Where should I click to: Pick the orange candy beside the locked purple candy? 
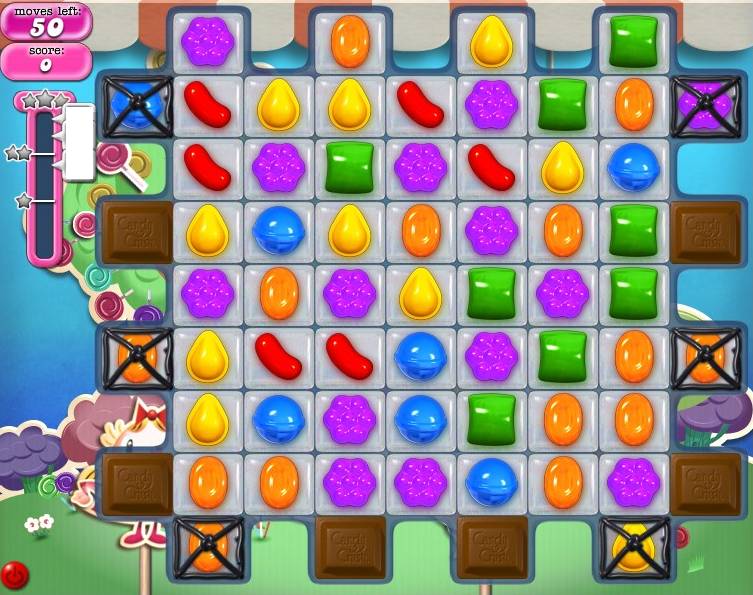(x=634, y=103)
